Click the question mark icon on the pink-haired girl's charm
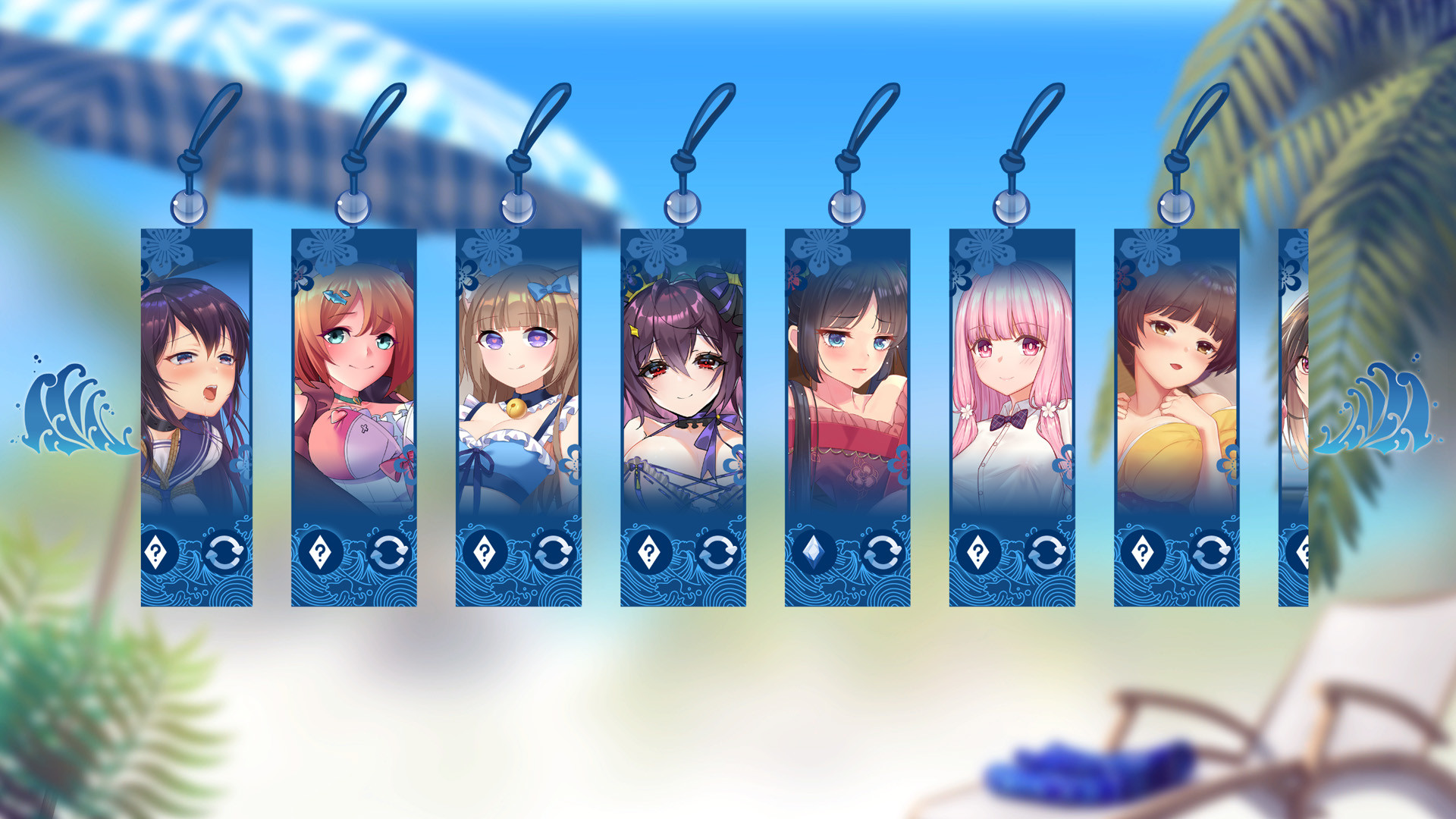Image resolution: width=1456 pixels, height=819 pixels. (x=978, y=554)
